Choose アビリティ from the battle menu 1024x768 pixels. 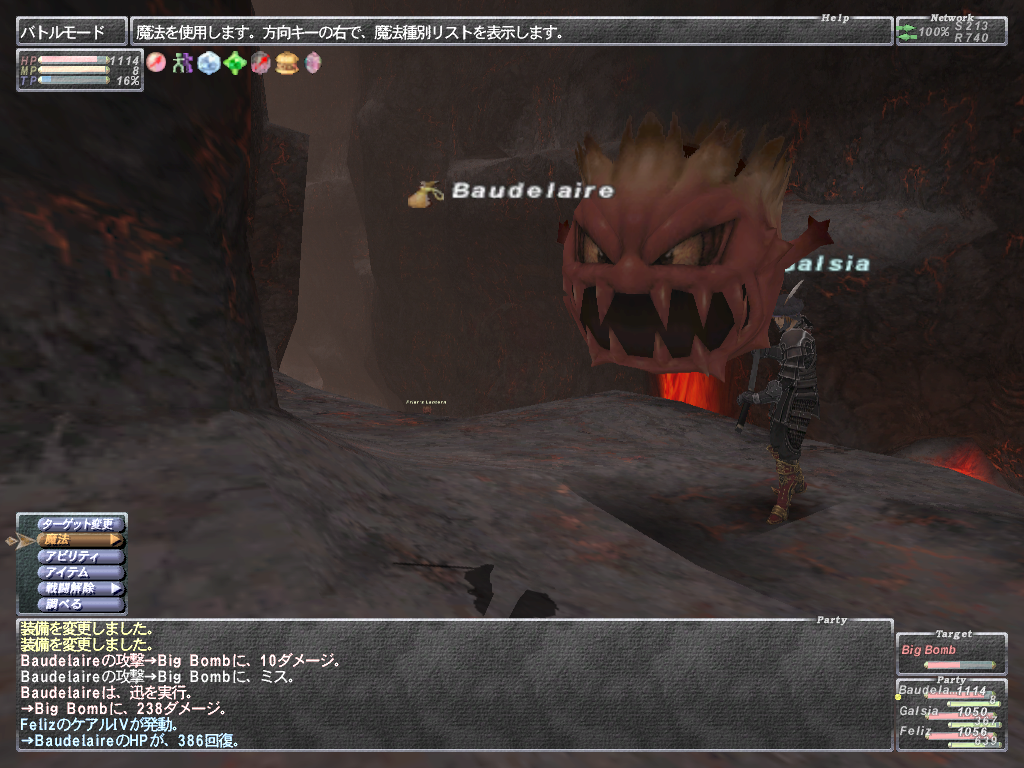pyautogui.click(x=80, y=556)
